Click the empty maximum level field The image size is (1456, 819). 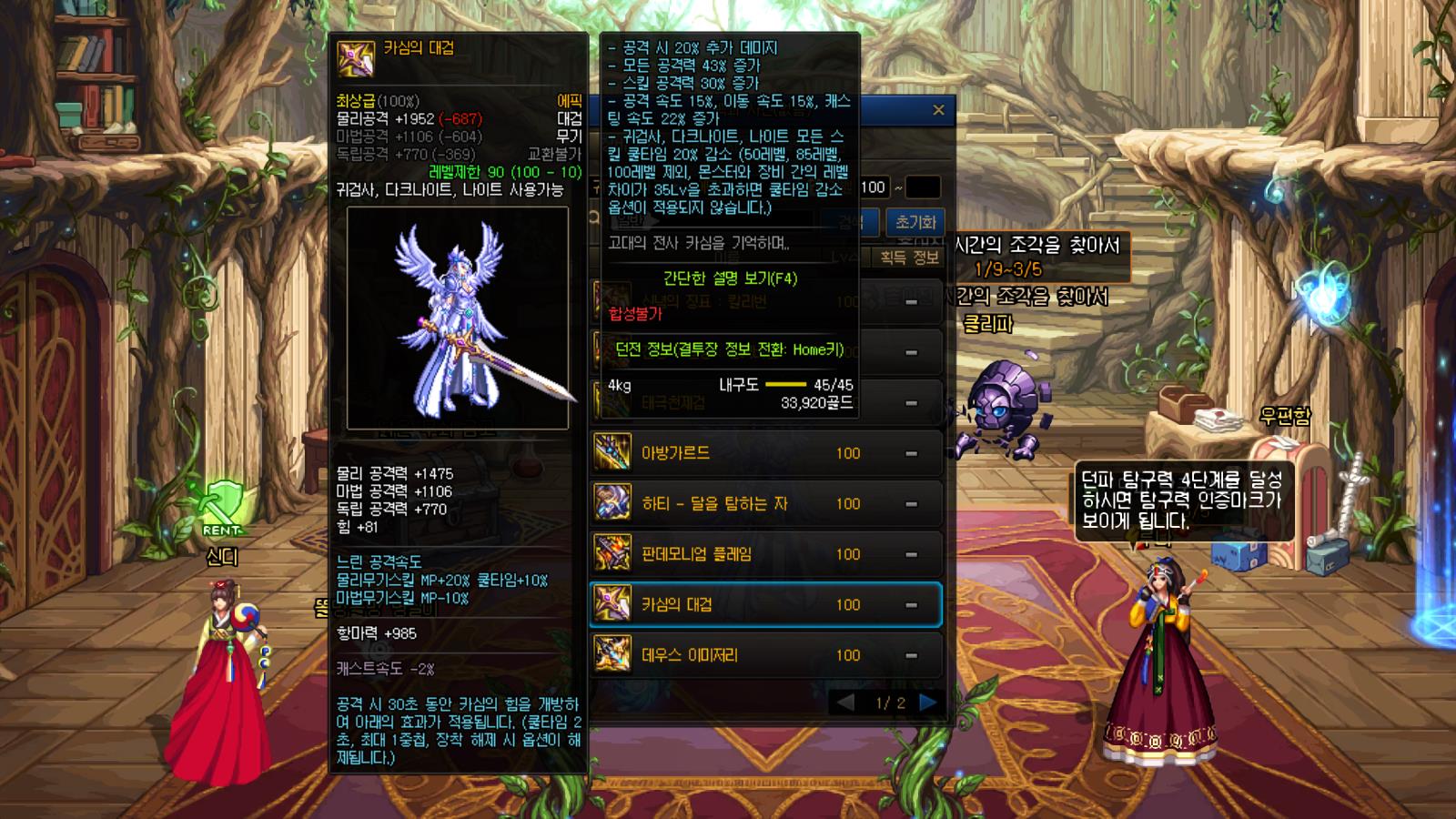[922, 187]
